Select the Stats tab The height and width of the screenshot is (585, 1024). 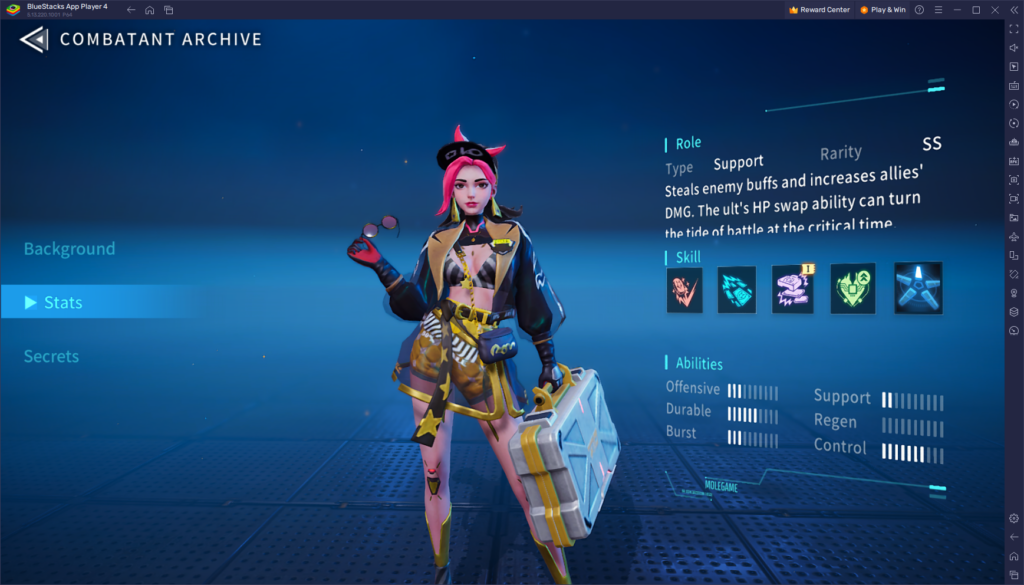tap(63, 302)
